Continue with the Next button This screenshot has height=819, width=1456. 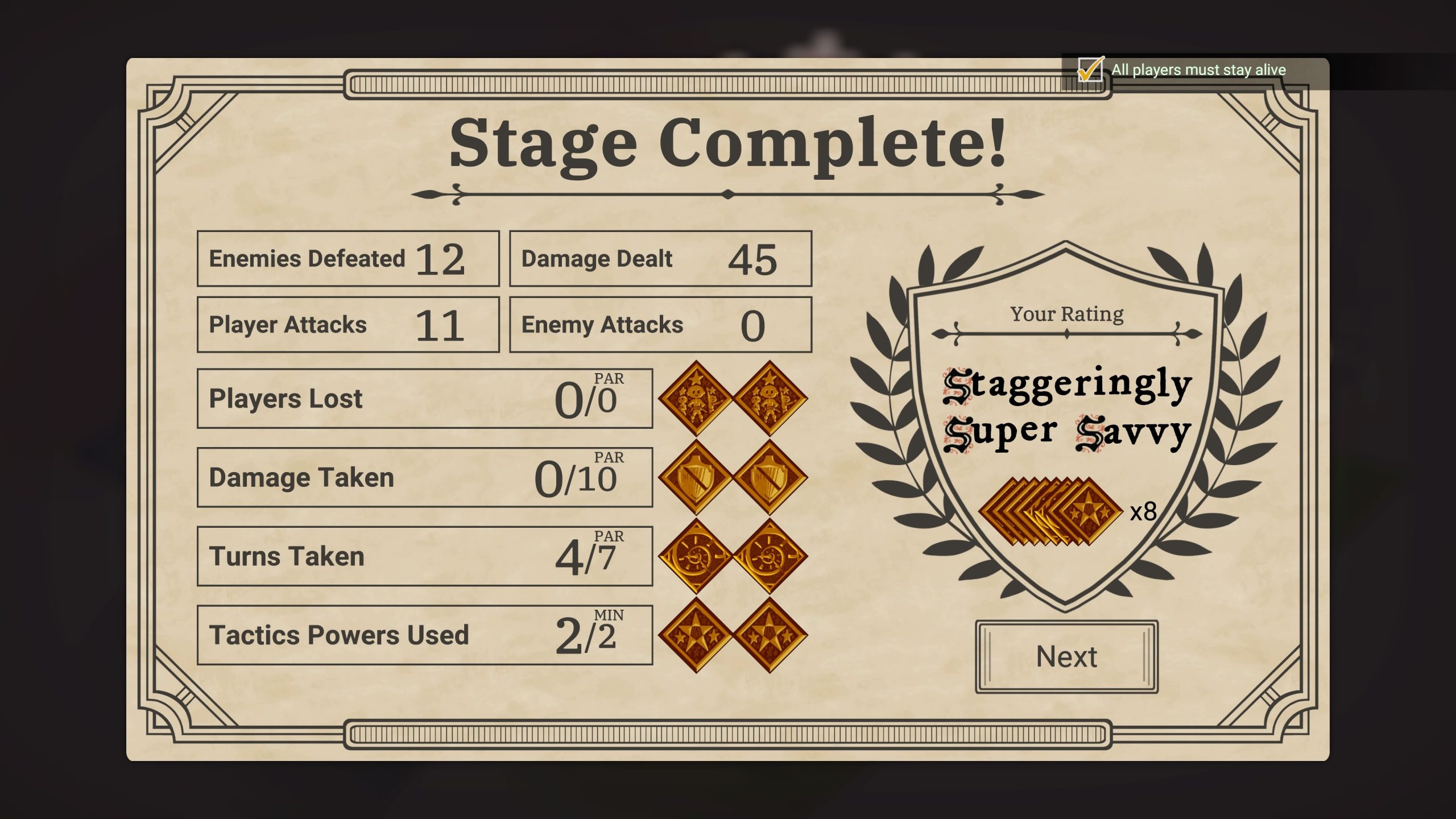tap(1066, 657)
